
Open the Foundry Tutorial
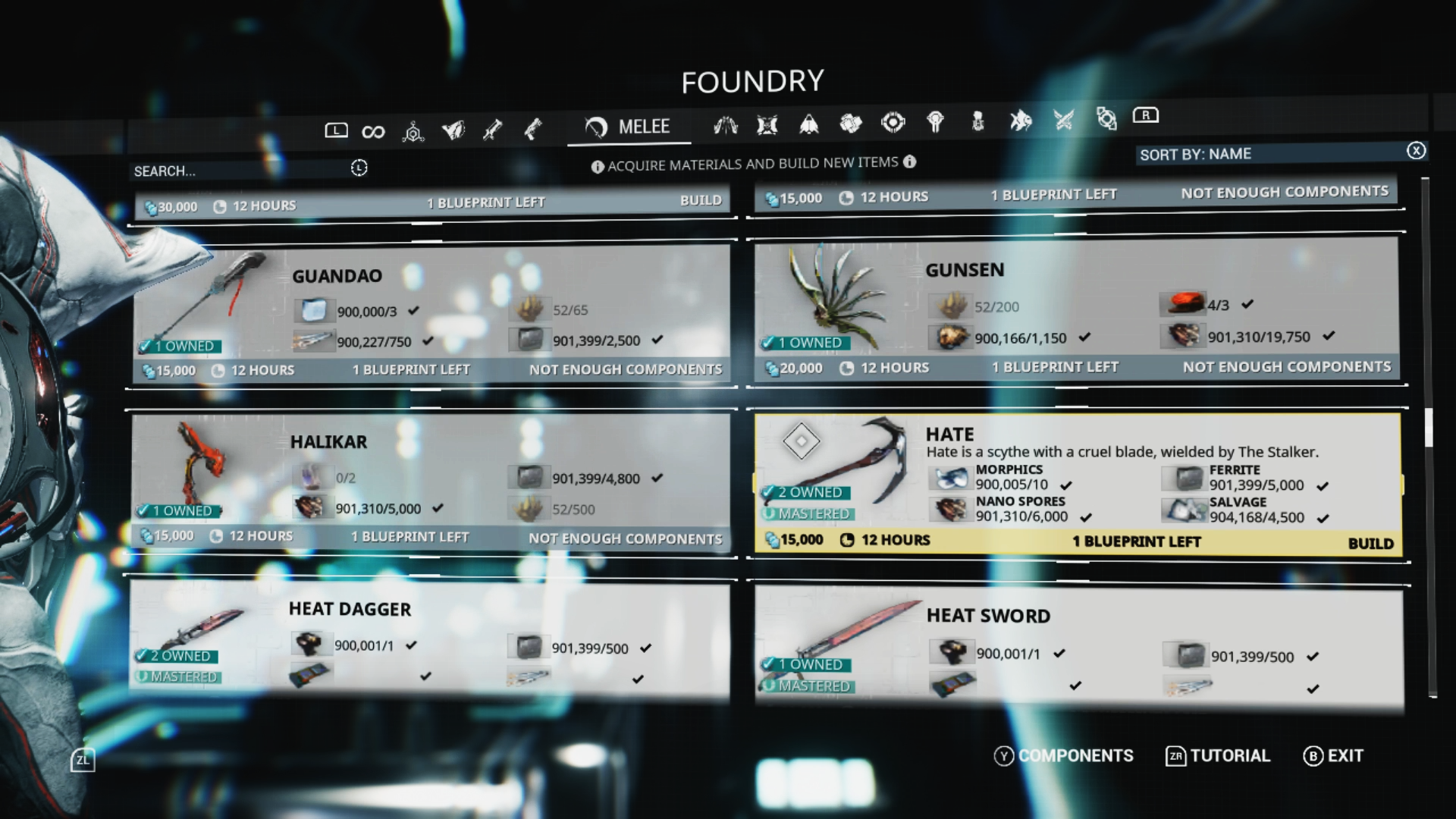pos(1218,756)
